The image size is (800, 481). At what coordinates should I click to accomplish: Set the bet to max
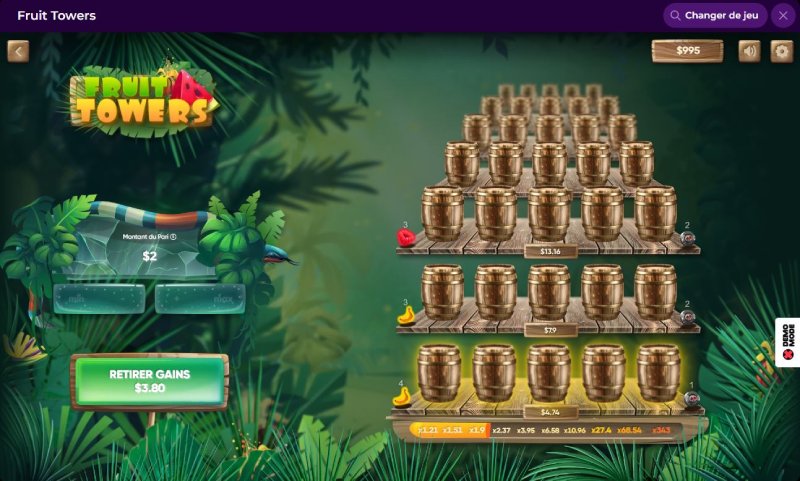pos(200,298)
